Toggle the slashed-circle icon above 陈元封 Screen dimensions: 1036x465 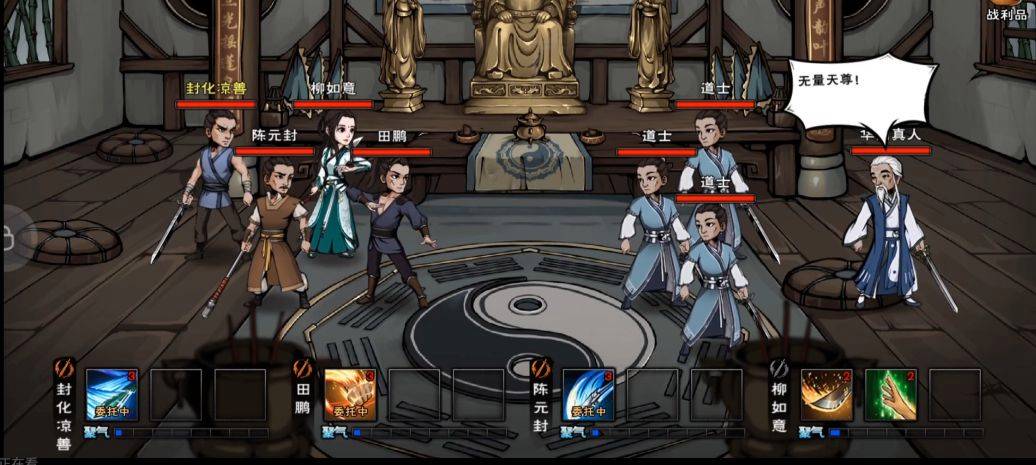pyautogui.click(x=540, y=368)
